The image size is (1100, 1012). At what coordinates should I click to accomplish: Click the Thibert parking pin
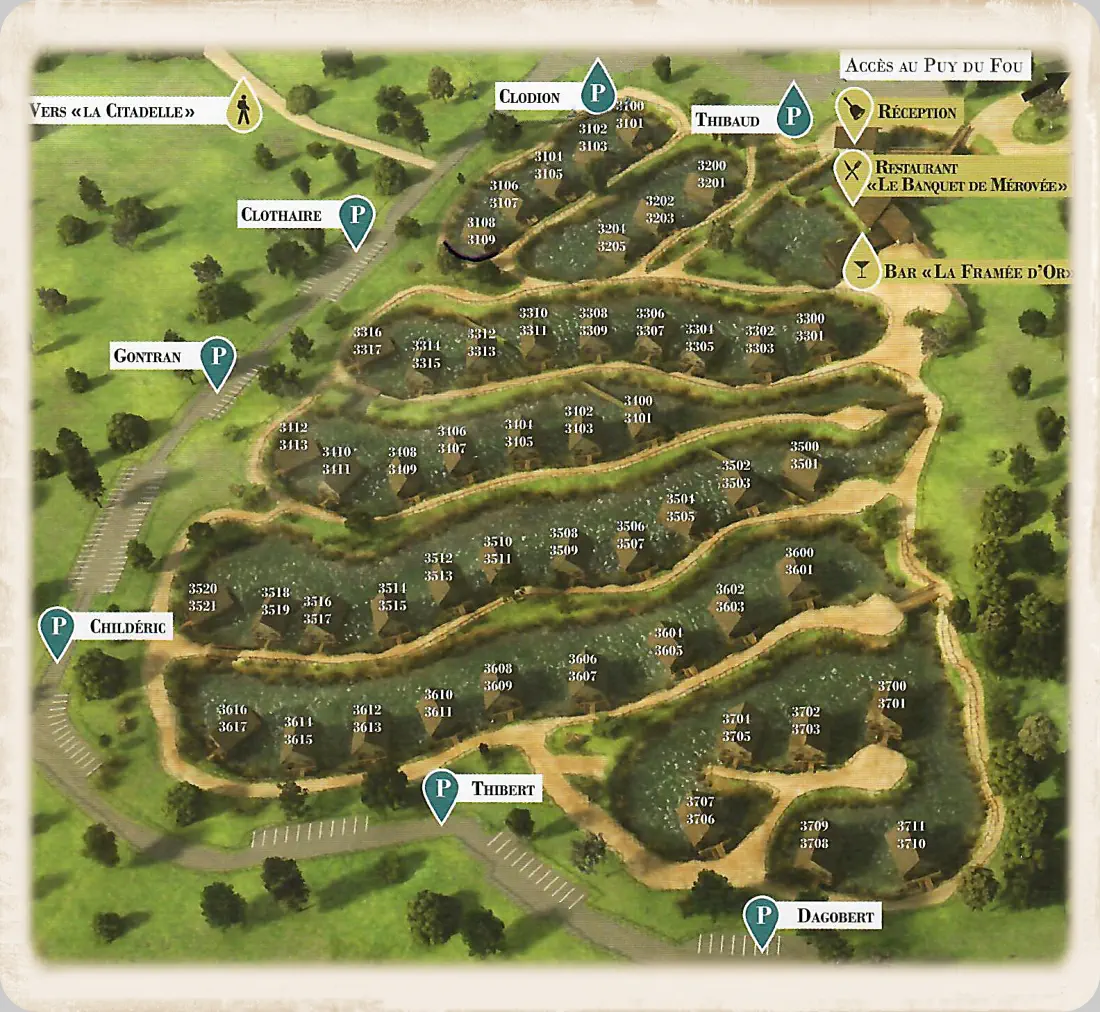(441, 790)
